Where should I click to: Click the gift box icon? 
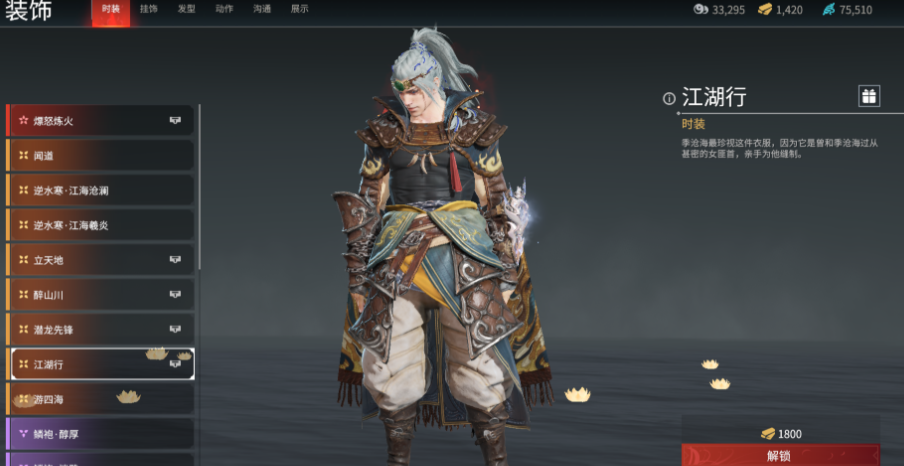click(x=869, y=96)
